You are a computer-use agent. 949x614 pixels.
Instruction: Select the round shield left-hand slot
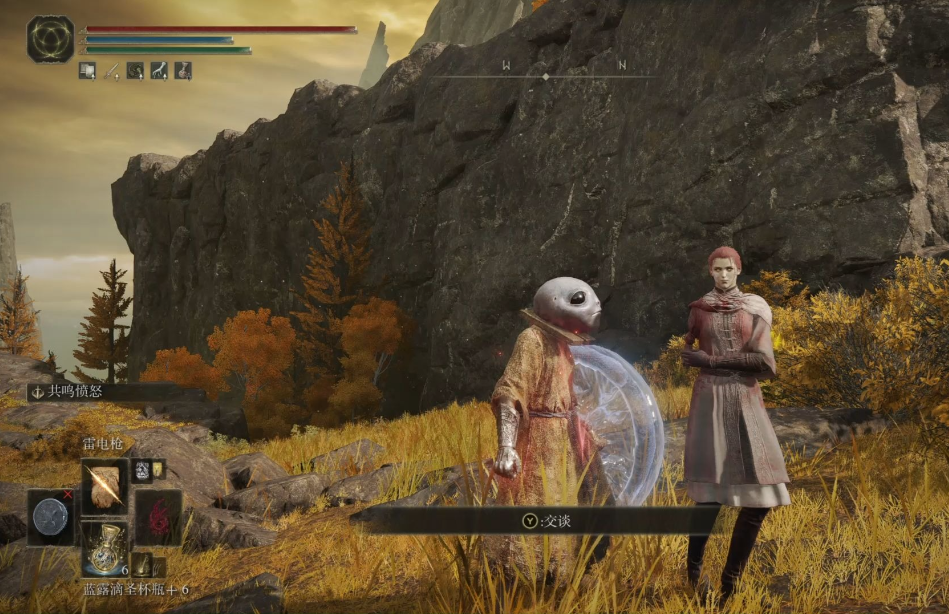50,516
